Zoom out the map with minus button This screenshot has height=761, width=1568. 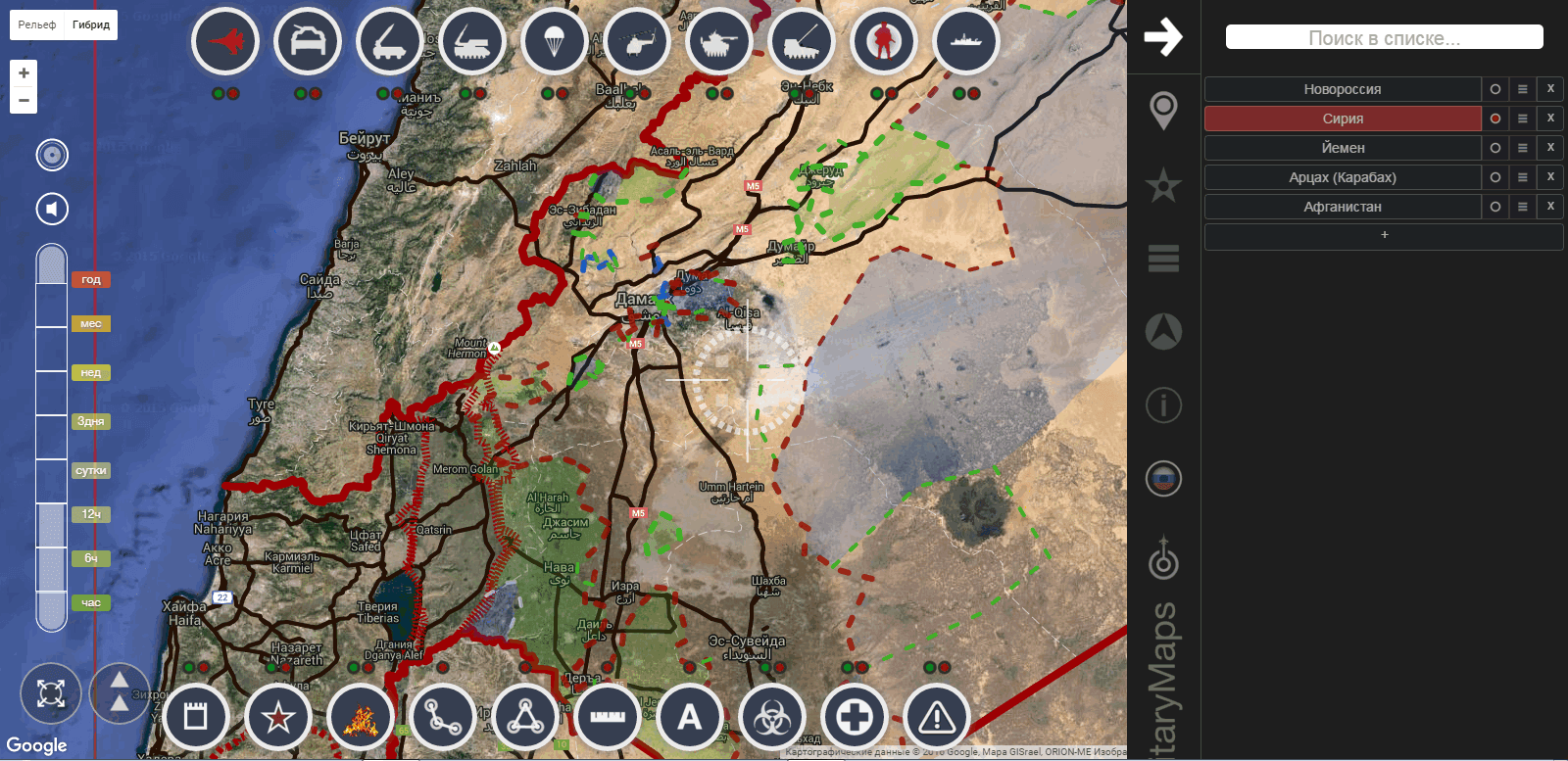tap(24, 100)
